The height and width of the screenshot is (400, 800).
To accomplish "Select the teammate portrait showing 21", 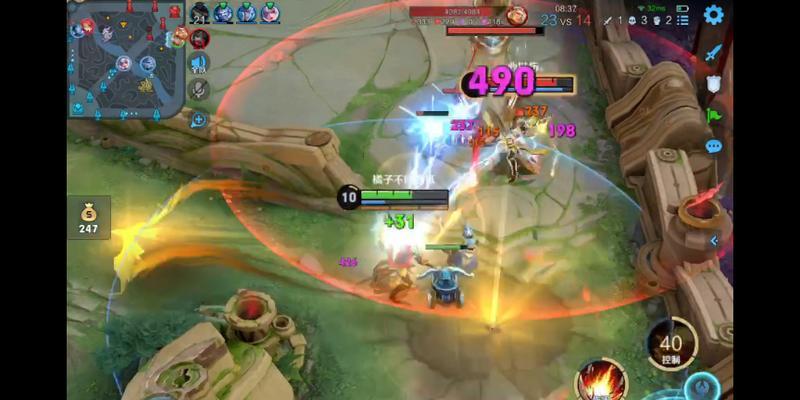I will tap(199, 13).
